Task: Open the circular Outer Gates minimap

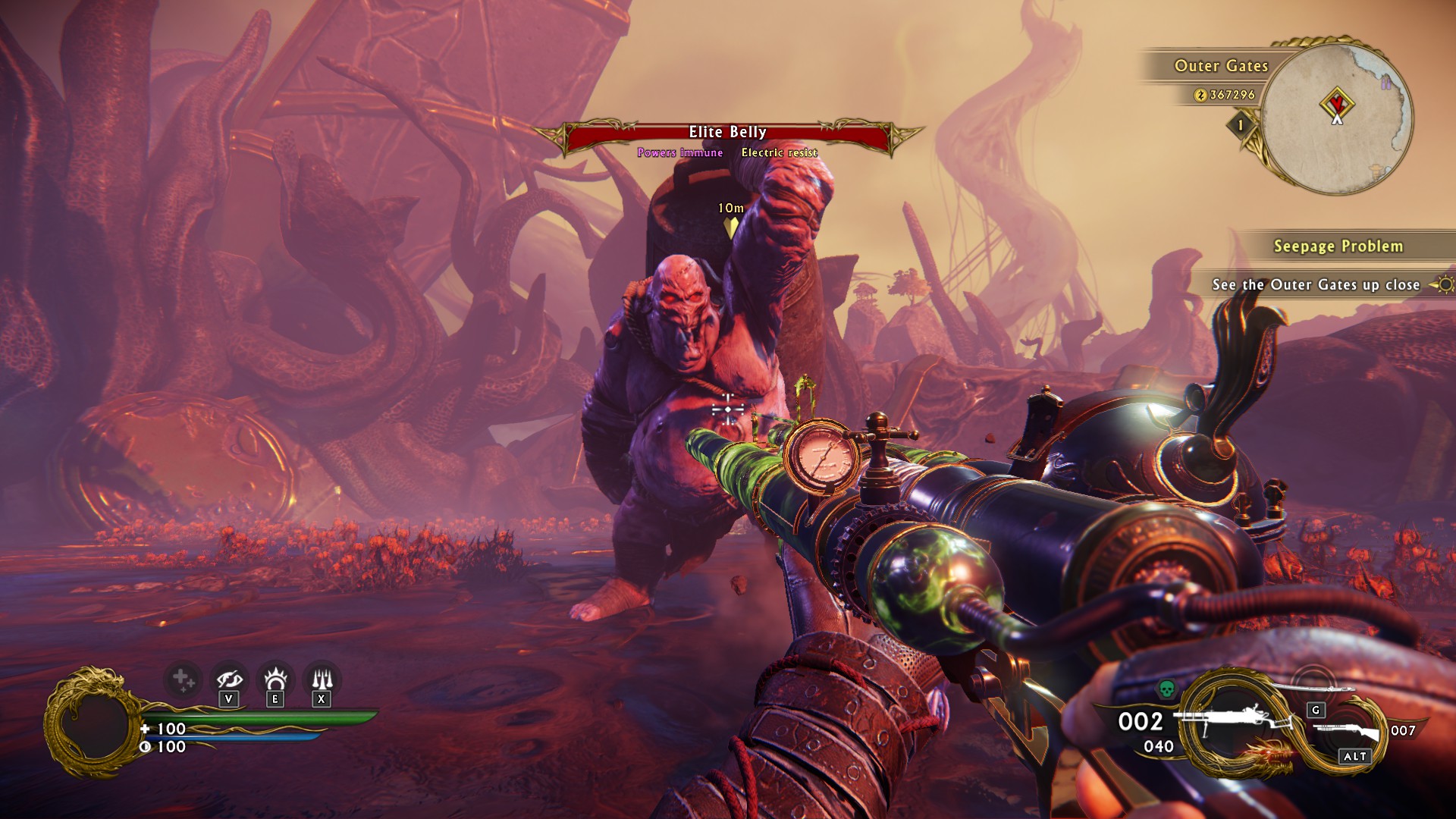Action: click(x=1338, y=114)
